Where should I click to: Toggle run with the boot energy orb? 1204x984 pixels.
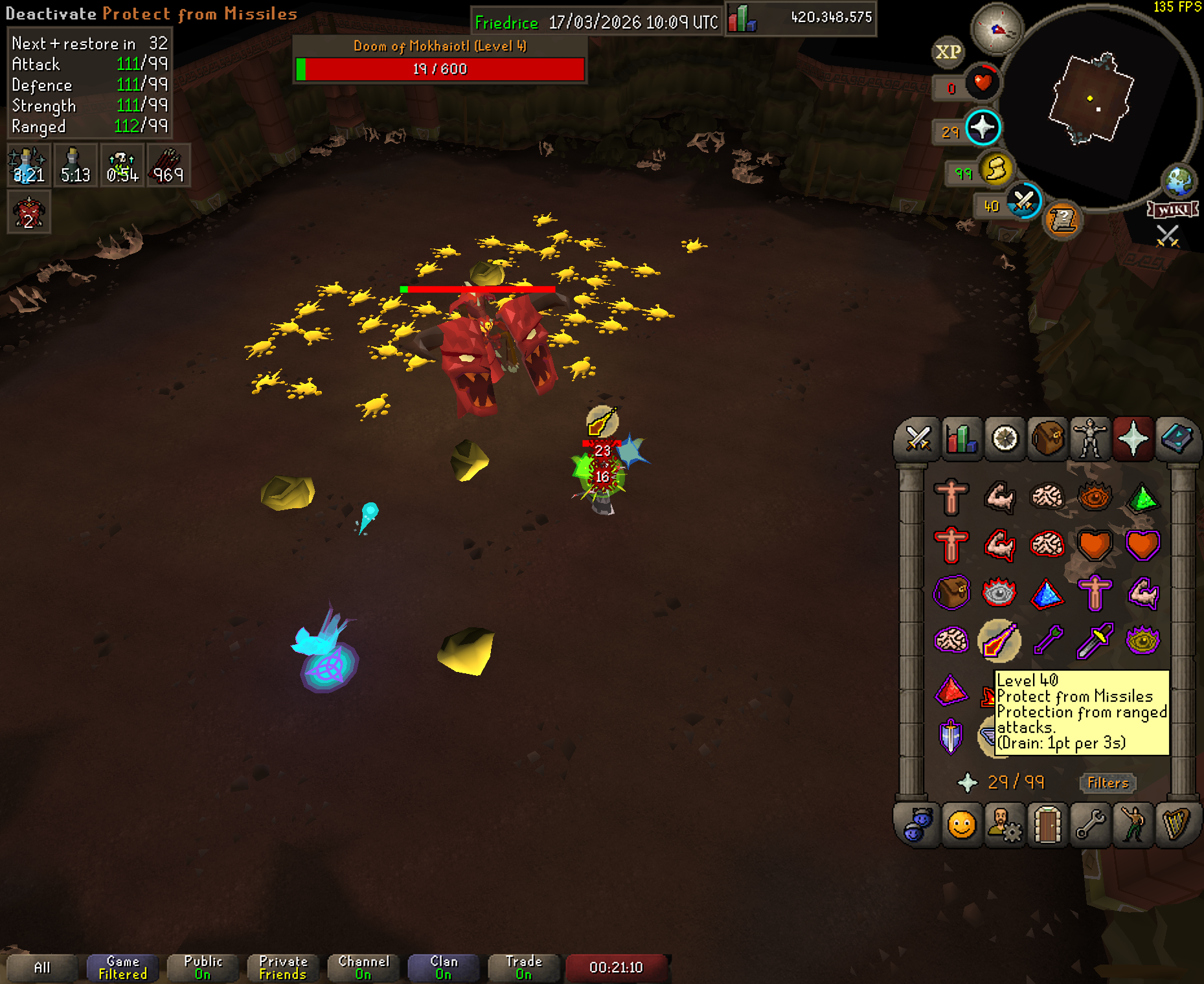[997, 170]
